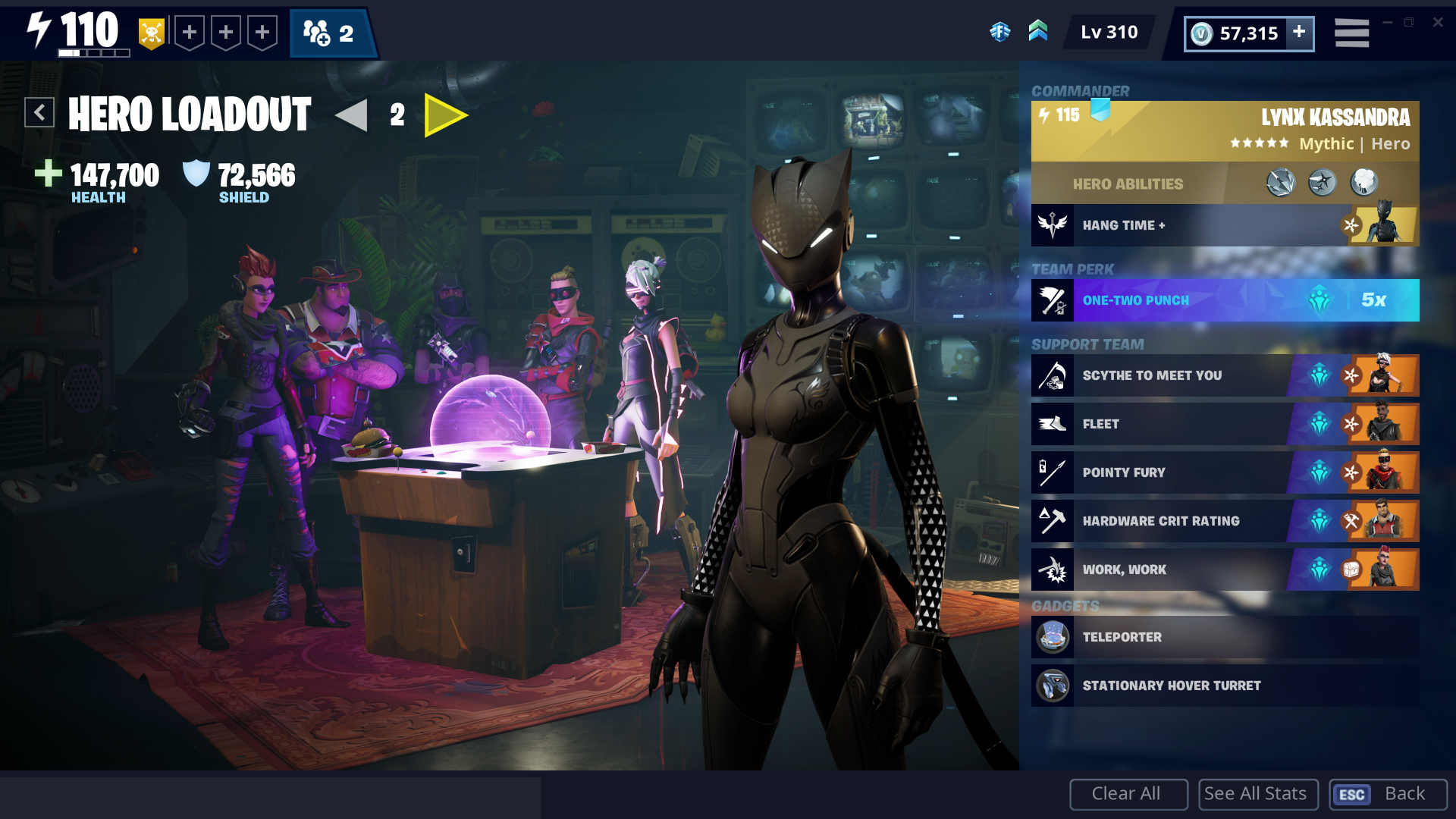1456x819 pixels.
Task: Click the One-Two Punch team perk axe icon
Action: click(x=1051, y=300)
